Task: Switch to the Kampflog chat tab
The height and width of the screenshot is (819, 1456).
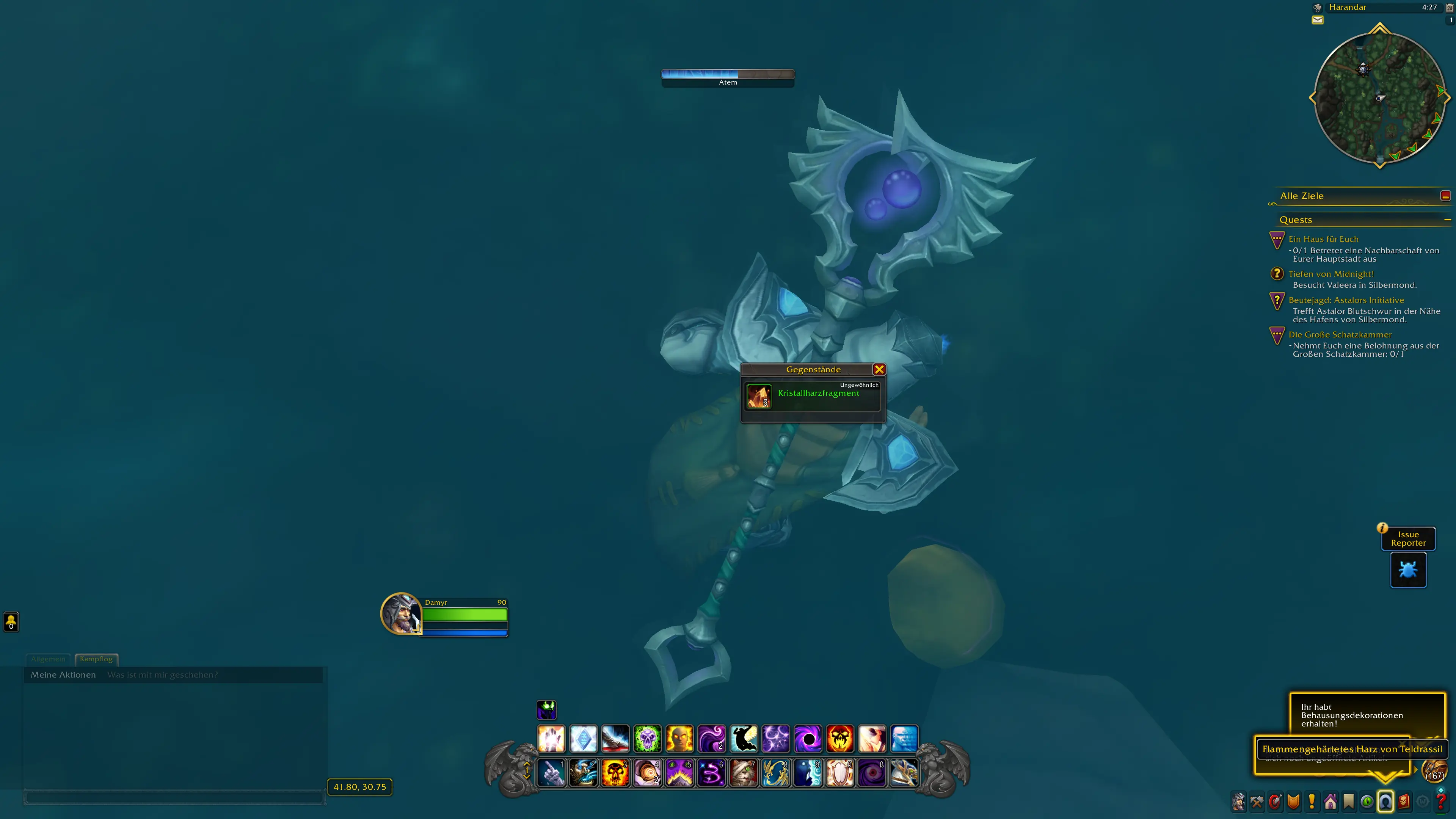Action: click(x=96, y=659)
